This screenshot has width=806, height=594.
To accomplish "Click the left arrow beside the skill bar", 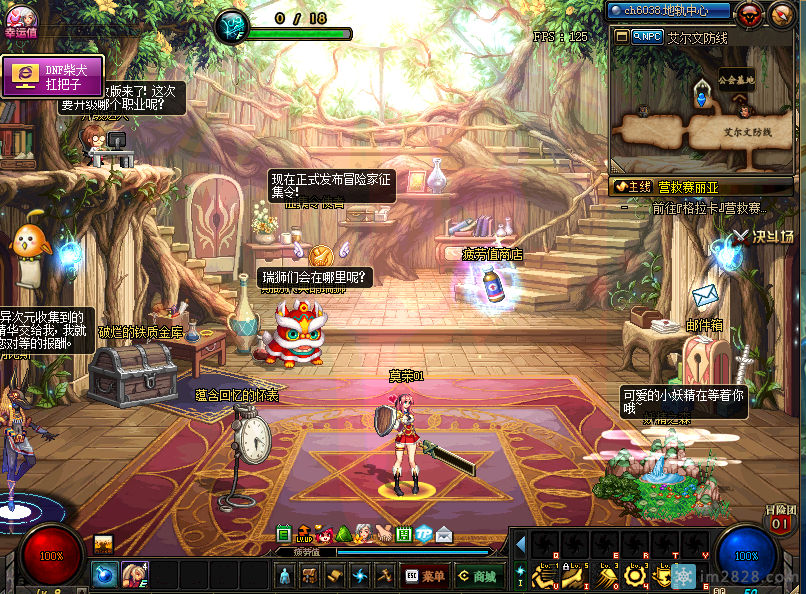I will click(520, 545).
